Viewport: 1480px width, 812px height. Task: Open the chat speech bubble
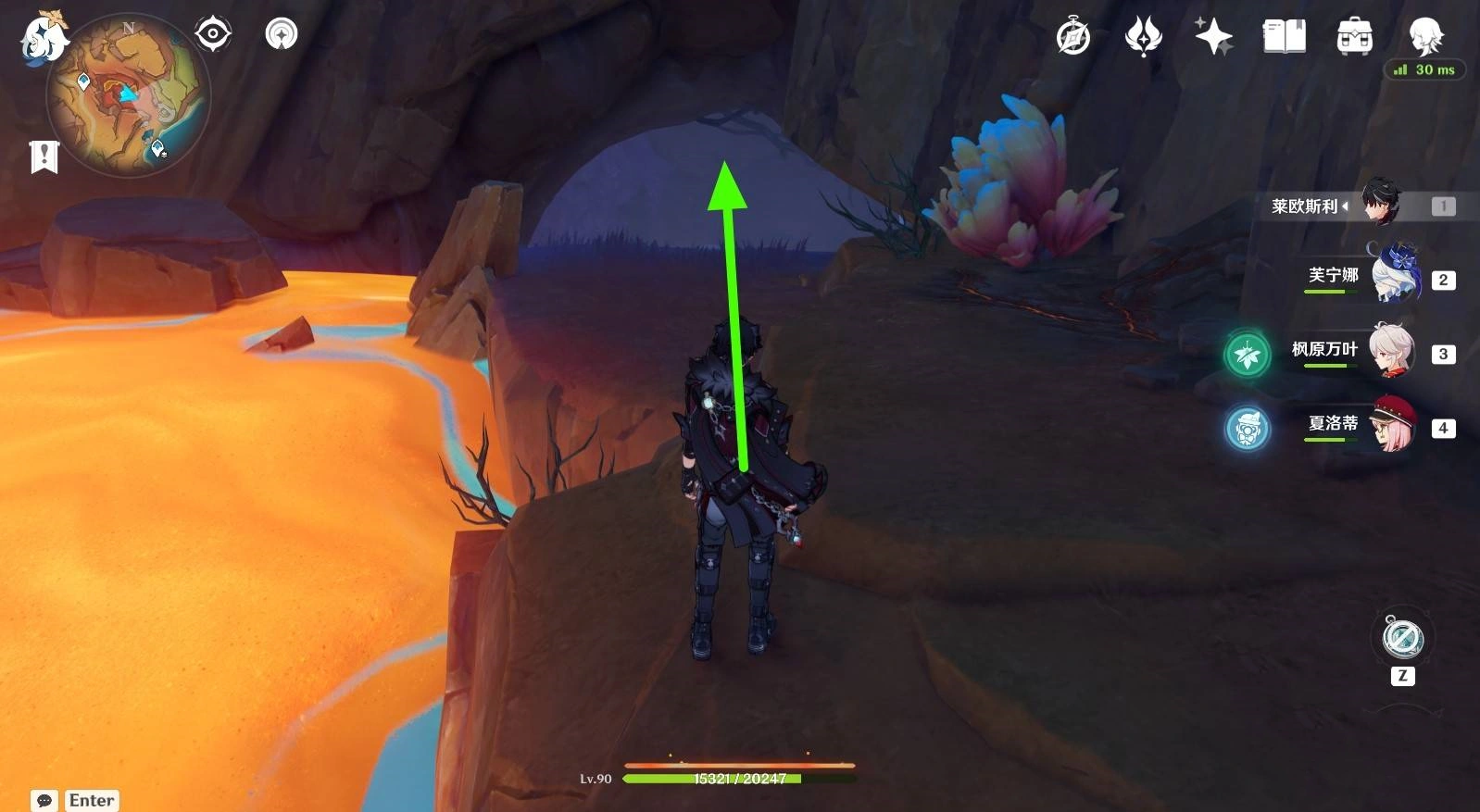(x=44, y=800)
